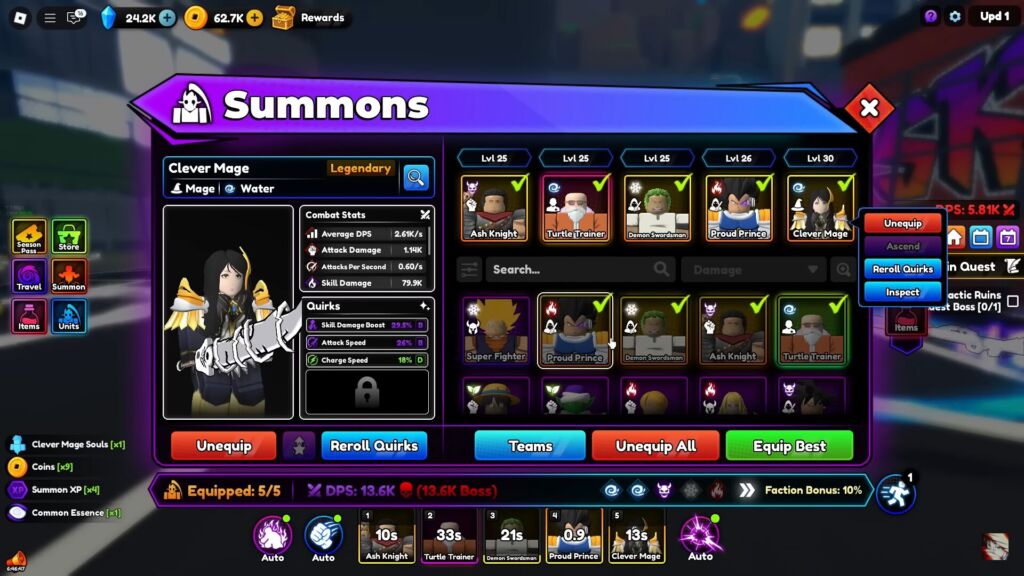Viewport: 1024px width, 576px height.
Task: Hit the Teams button
Action: point(530,446)
